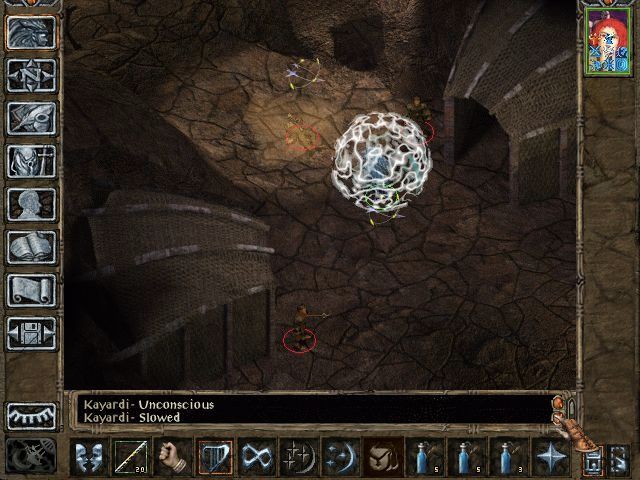
Task: Use the blue potion slot showing 3
Action: point(509,457)
